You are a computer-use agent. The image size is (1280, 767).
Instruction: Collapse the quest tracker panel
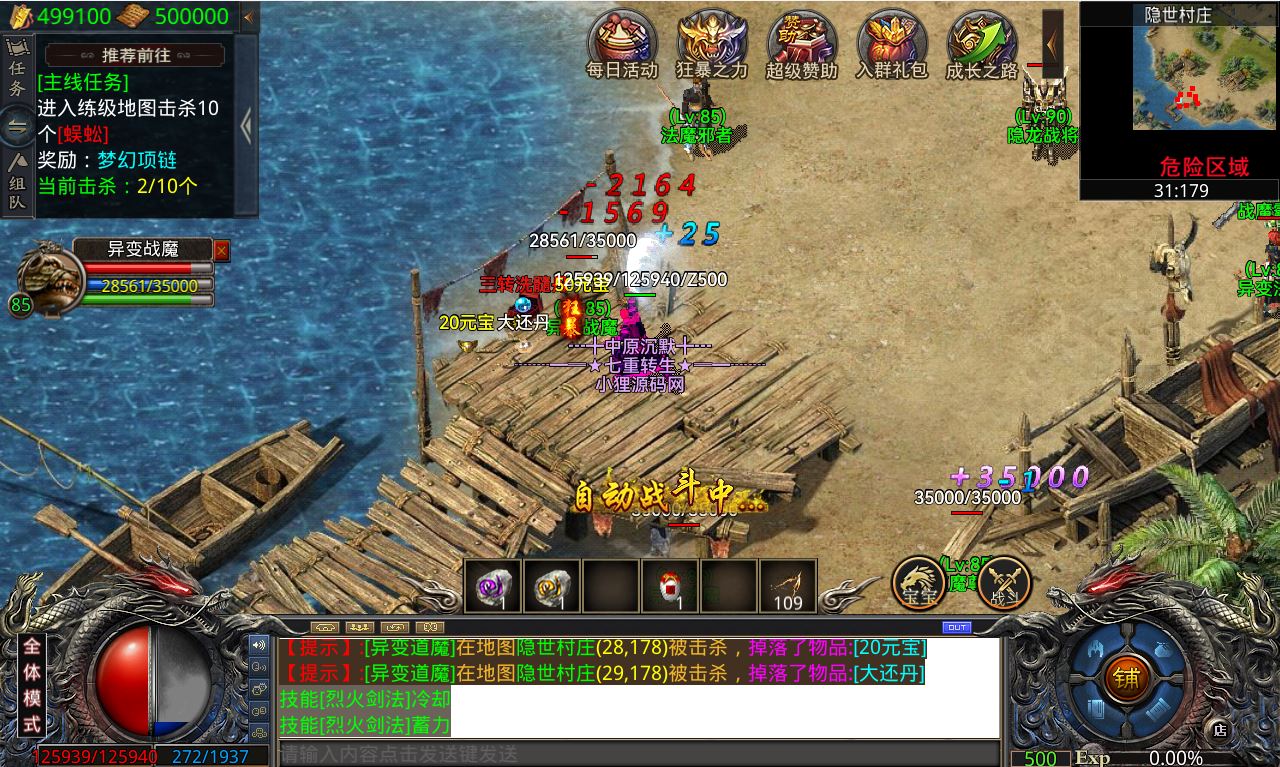(x=247, y=125)
